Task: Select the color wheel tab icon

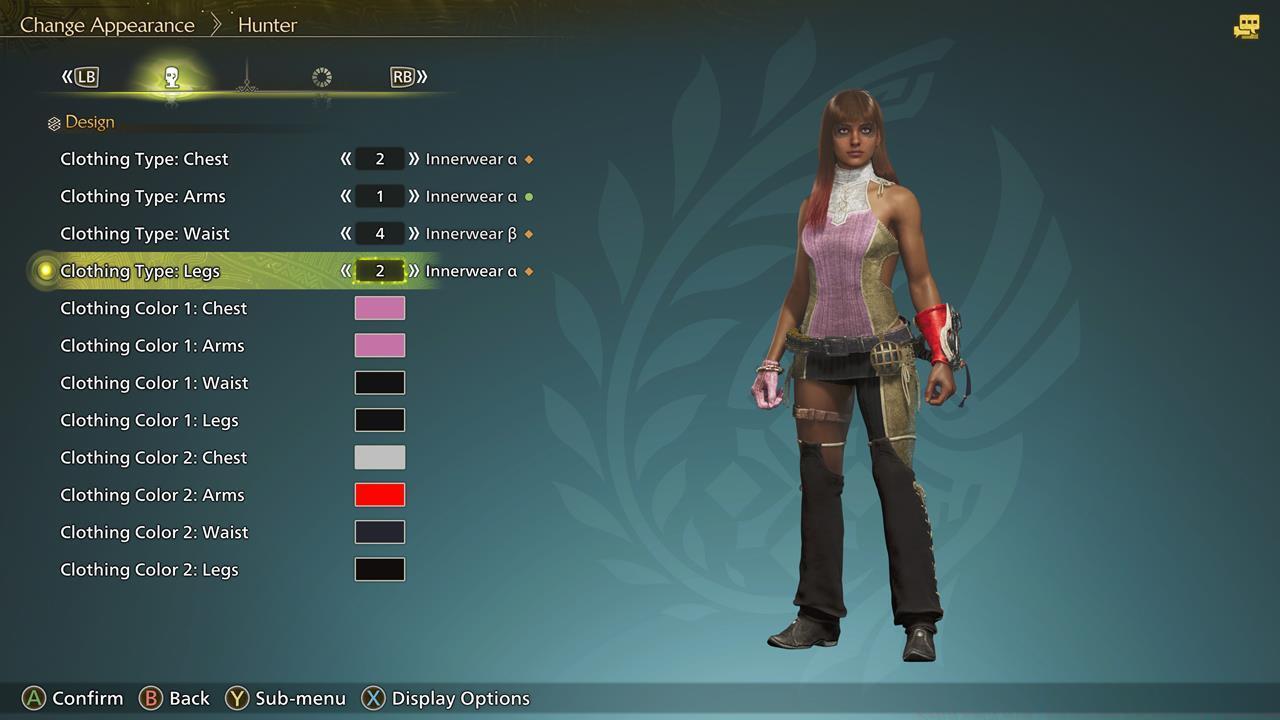Action: pos(321,77)
